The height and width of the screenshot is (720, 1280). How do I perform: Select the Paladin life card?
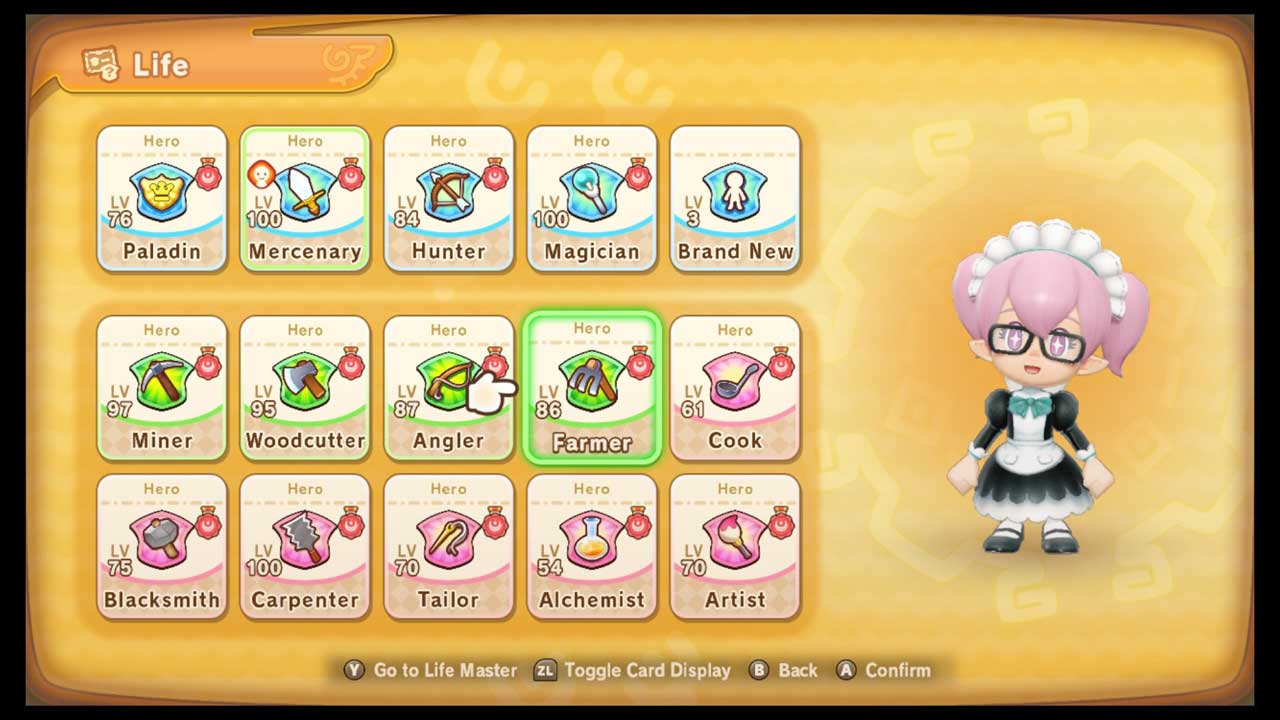click(162, 199)
